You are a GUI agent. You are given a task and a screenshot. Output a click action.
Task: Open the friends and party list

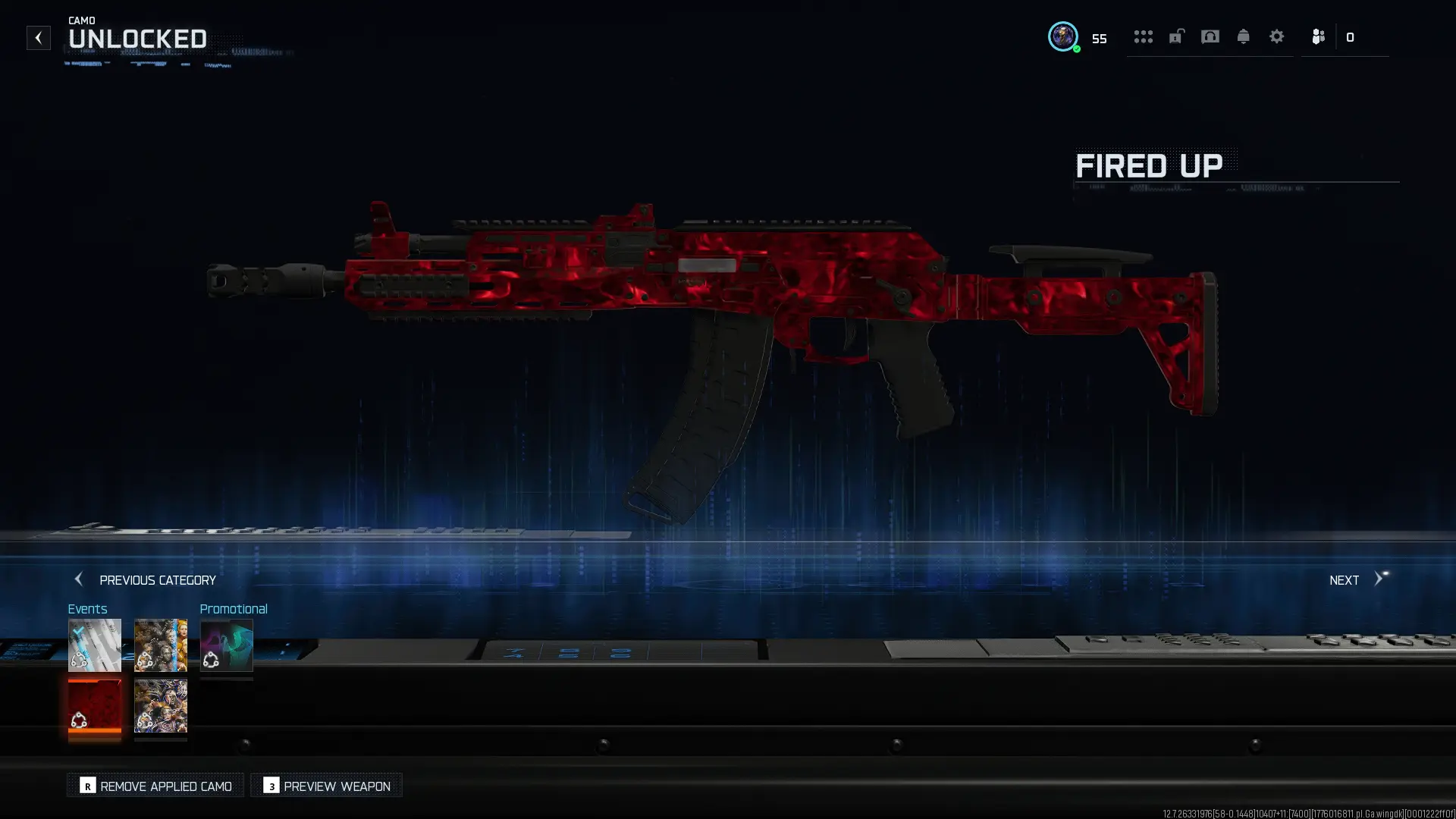click(x=1319, y=36)
